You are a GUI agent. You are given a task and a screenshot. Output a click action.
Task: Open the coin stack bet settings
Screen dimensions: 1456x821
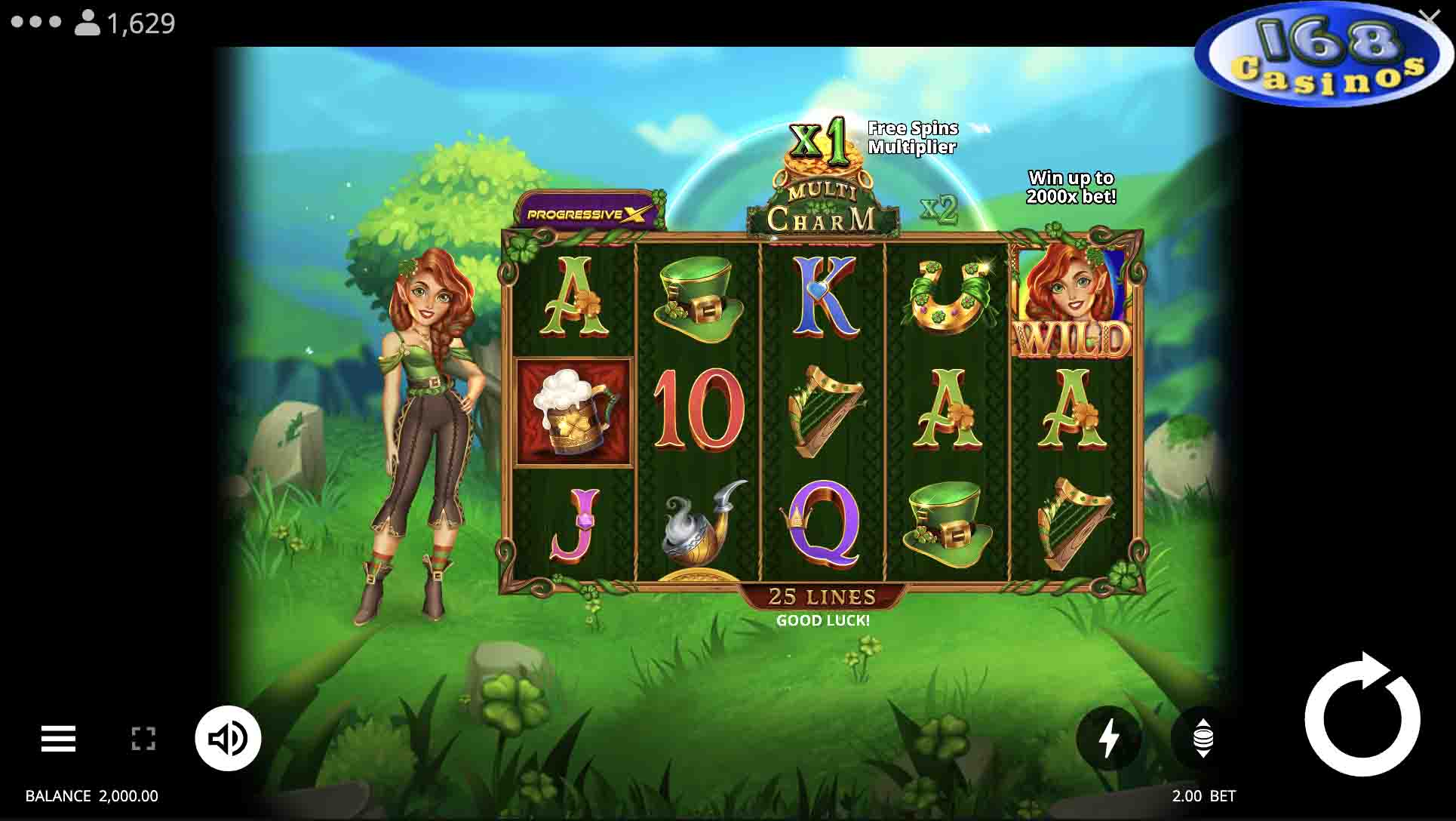tap(1203, 738)
